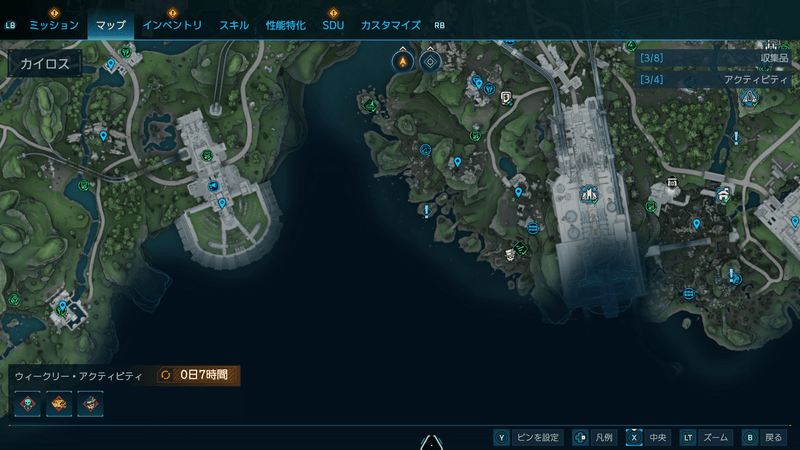Open the インベントリ tab
The image size is (800, 450).
[172, 25]
